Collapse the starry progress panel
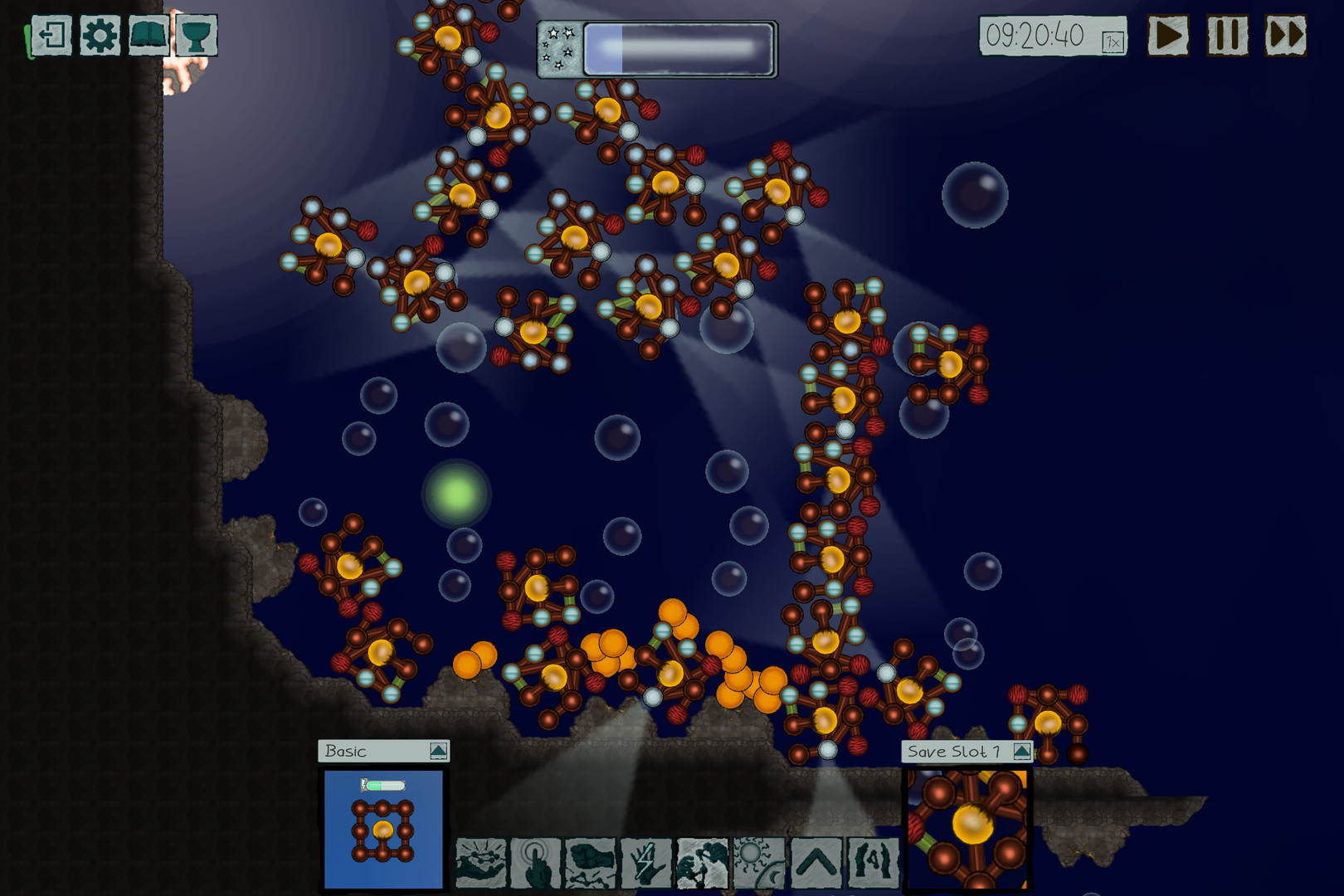Screen dimensions: 1344x896 (x=561, y=47)
